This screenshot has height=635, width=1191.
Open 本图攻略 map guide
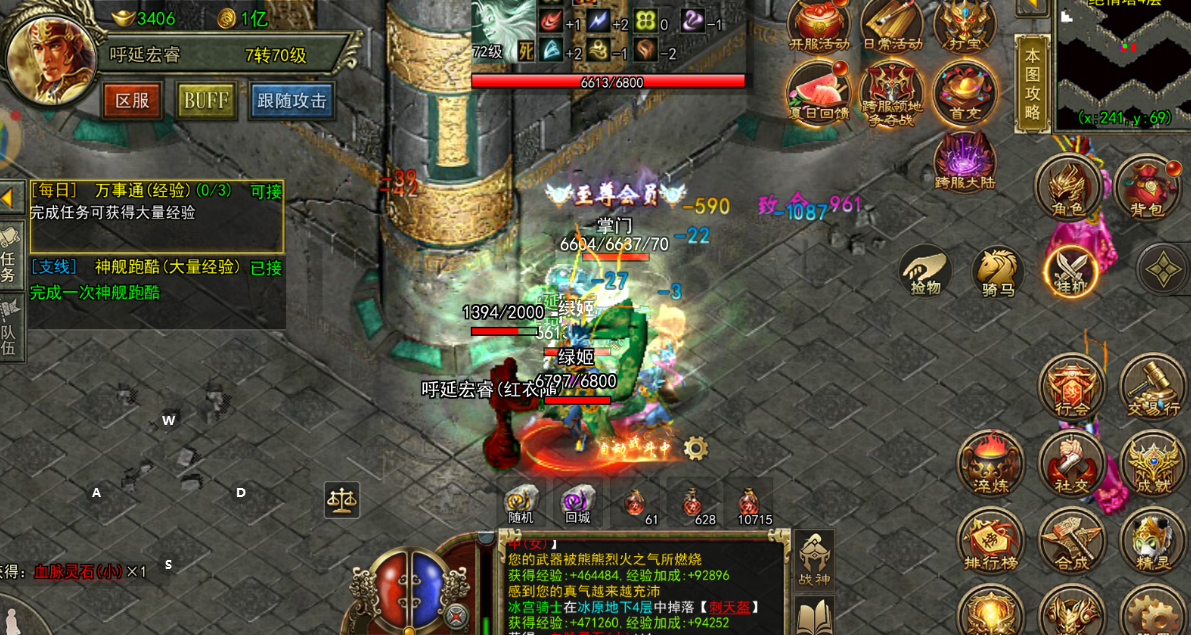(x=1032, y=84)
